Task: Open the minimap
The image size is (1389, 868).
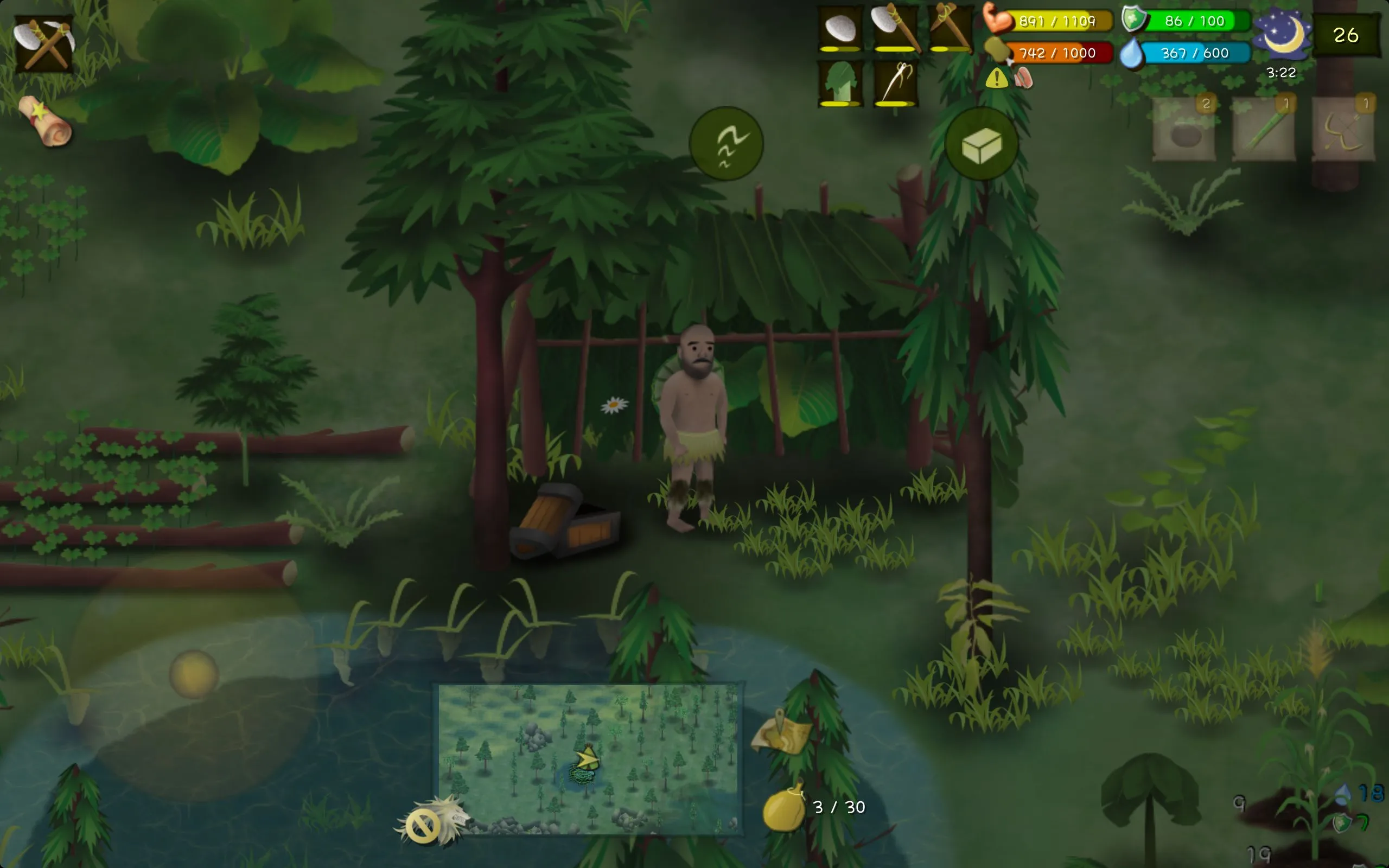Action: click(x=588, y=758)
